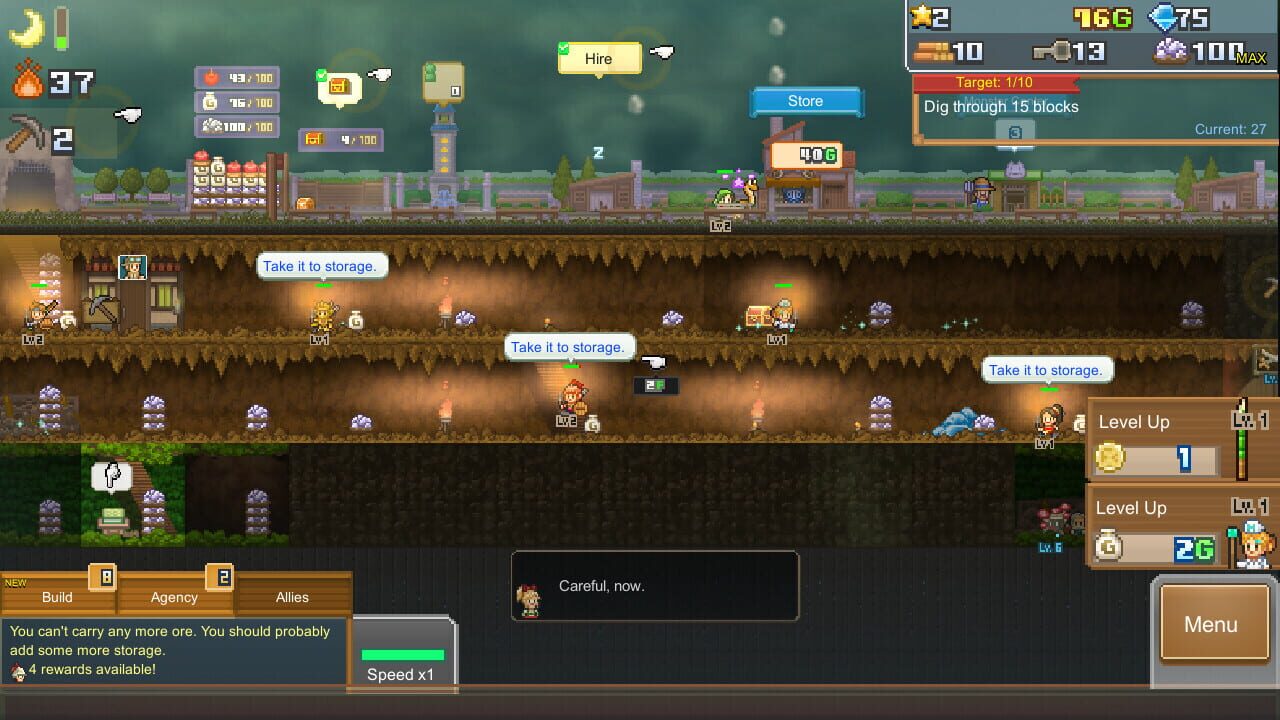The width and height of the screenshot is (1280, 720).
Task: Expand the Take it to storage bubble over the miner
Action: [x=570, y=347]
